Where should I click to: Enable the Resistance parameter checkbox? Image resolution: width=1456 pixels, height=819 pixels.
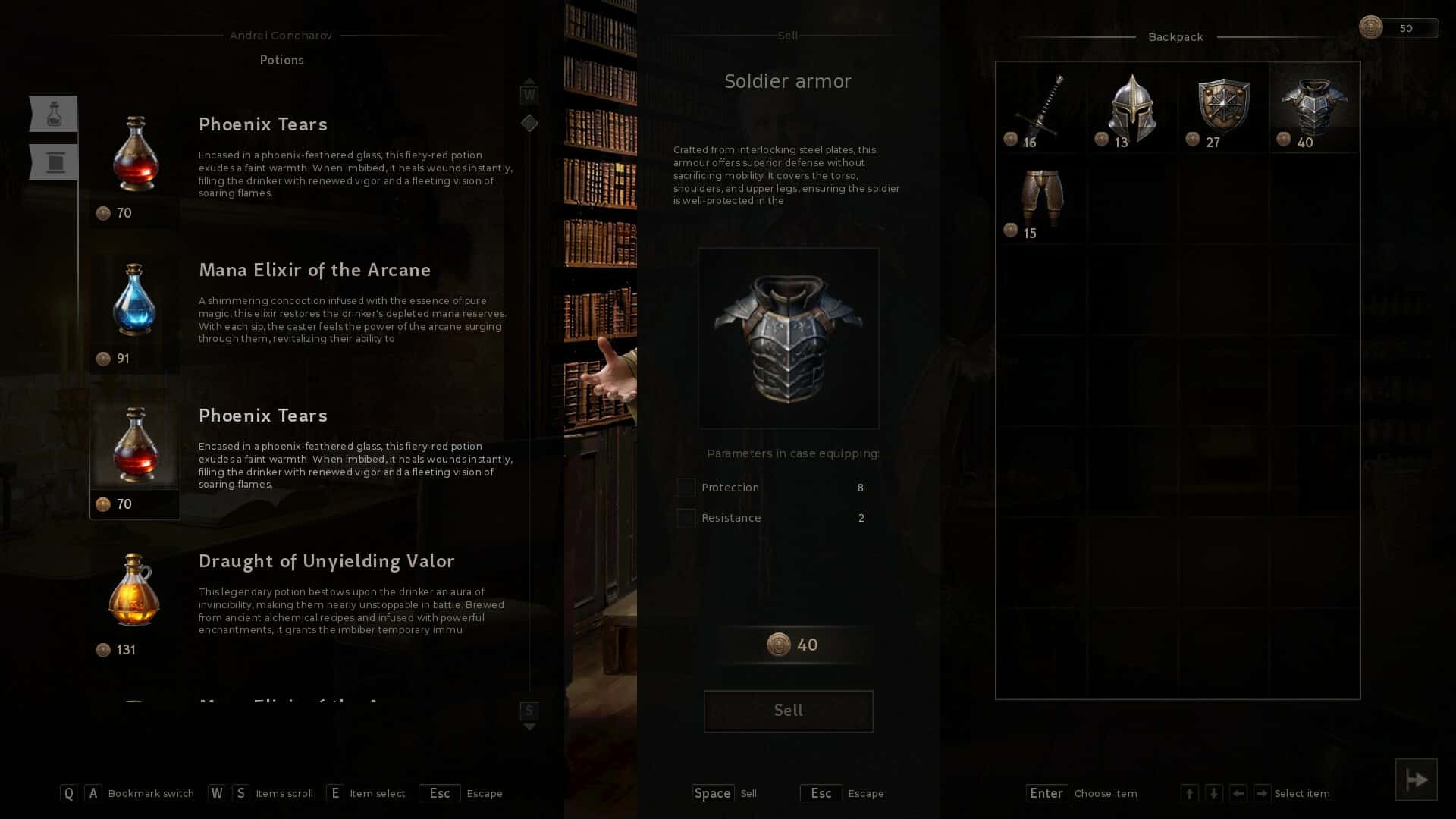pos(686,518)
